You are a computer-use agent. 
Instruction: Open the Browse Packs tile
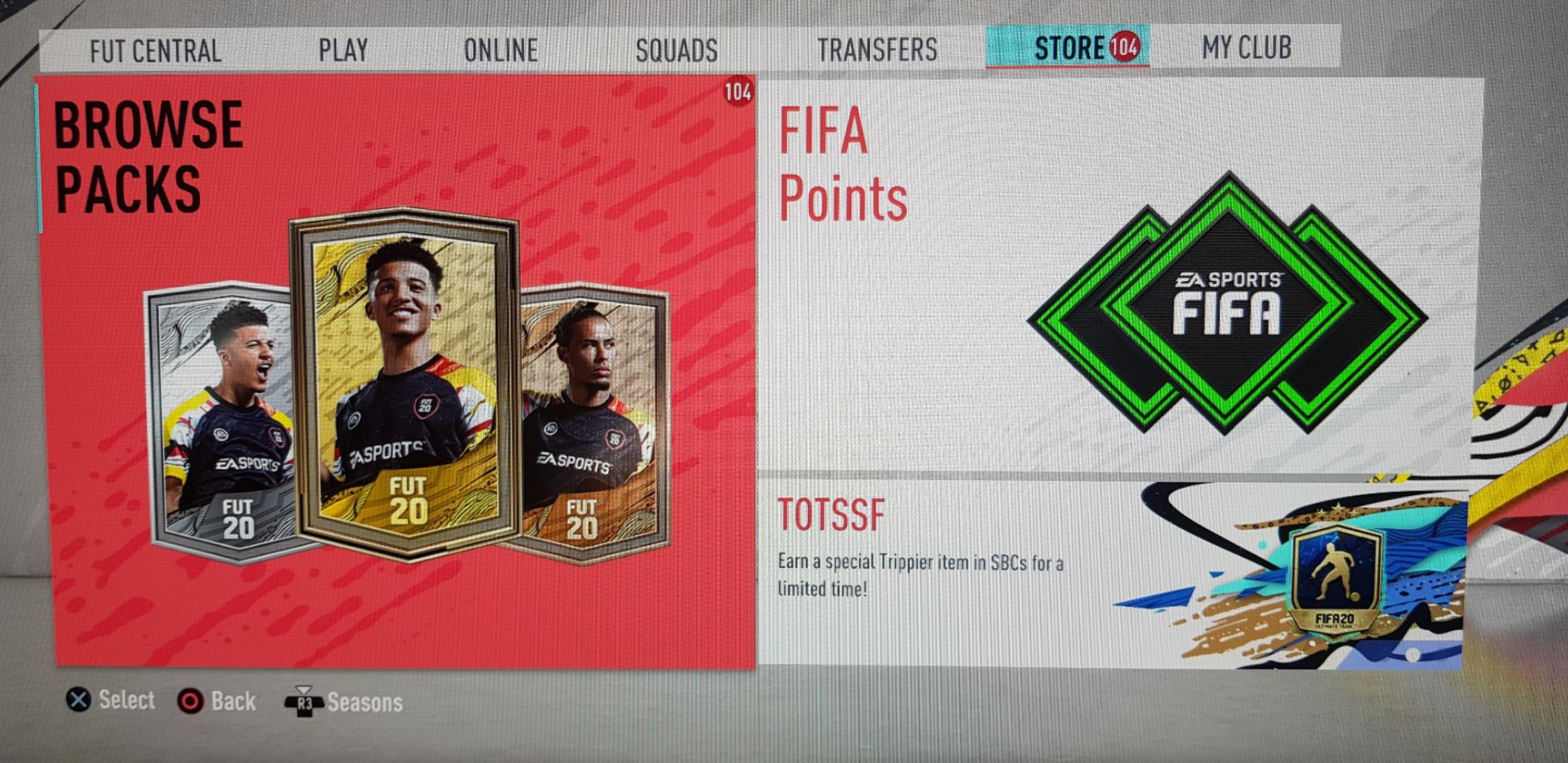tap(398, 372)
